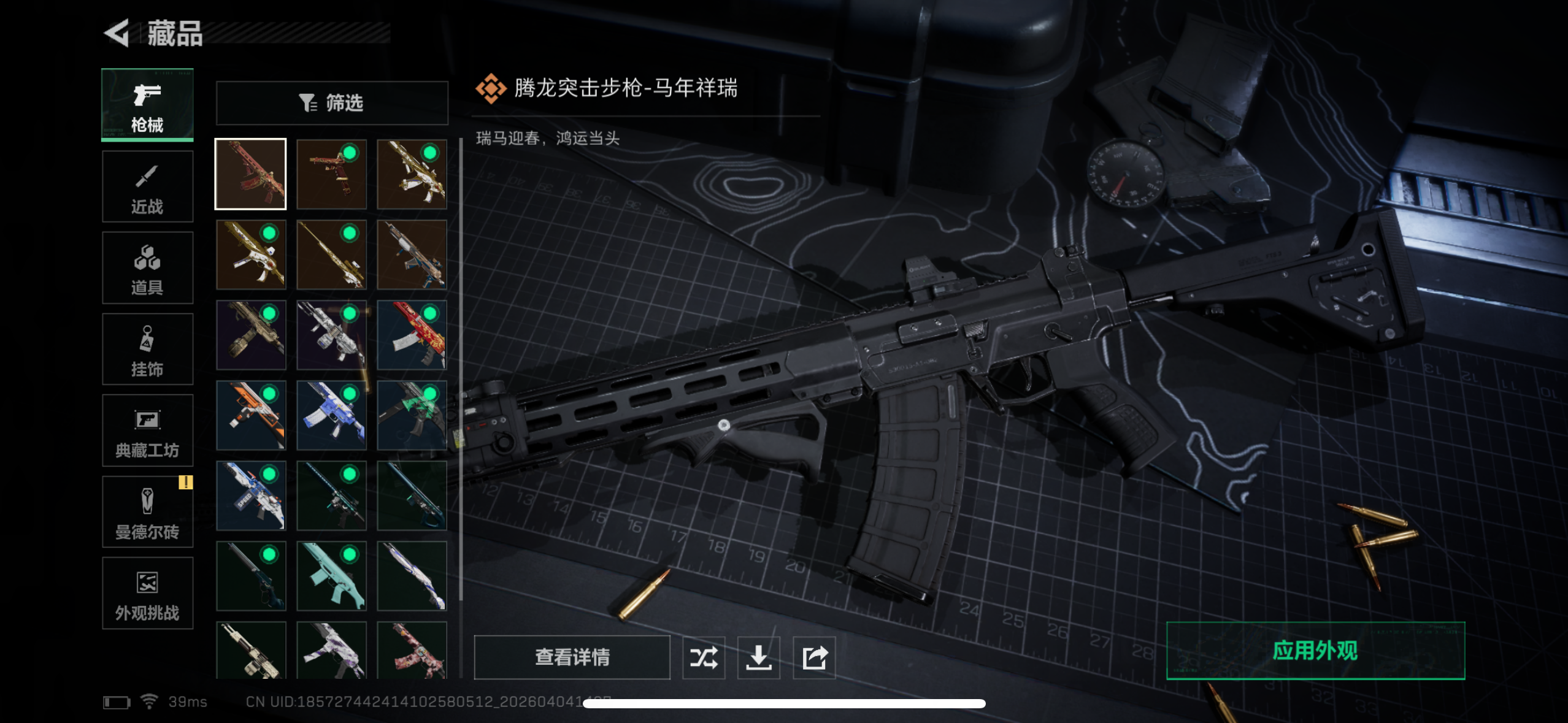
Task: Expand the diamond emblem next to the weapon name
Action: click(491, 89)
